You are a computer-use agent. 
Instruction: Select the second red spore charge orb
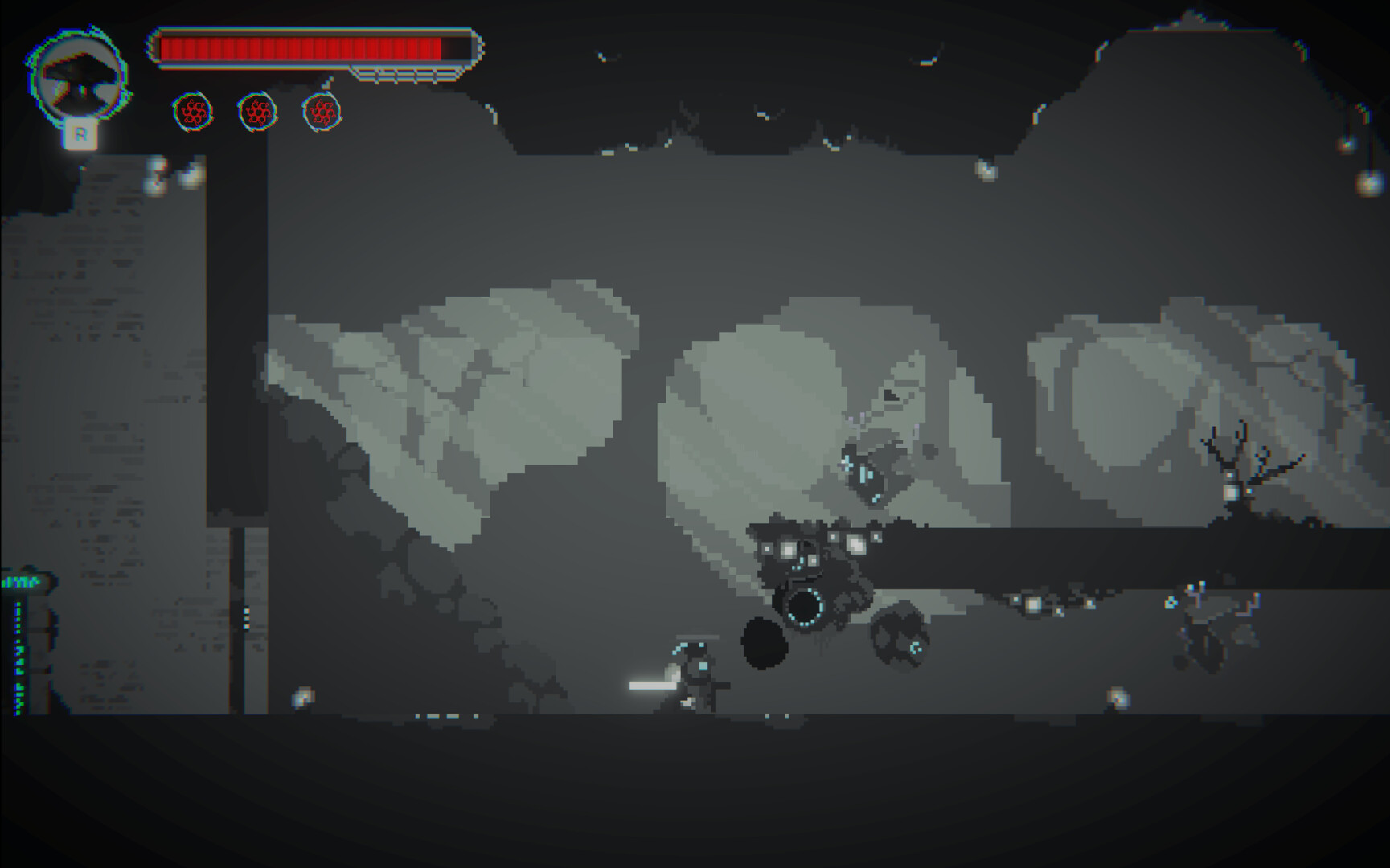click(x=257, y=113)
